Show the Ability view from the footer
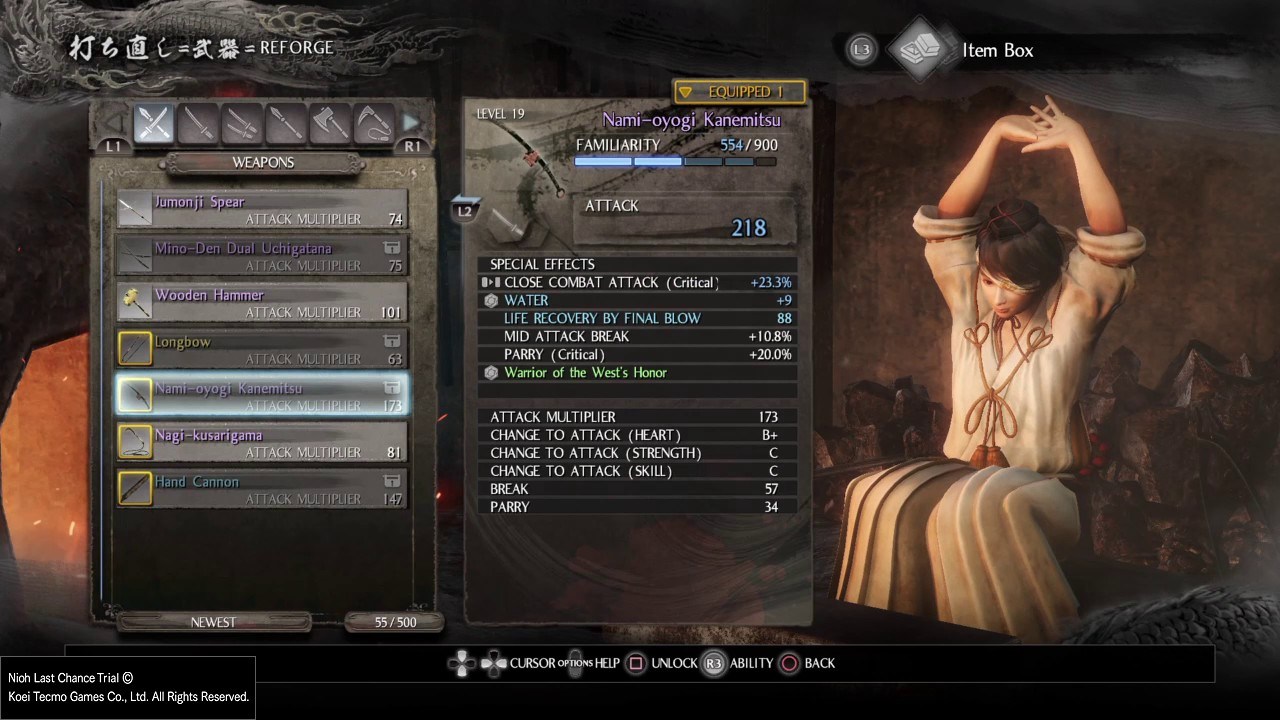This screenshot has width=1280, height=720. coord(738,663)
